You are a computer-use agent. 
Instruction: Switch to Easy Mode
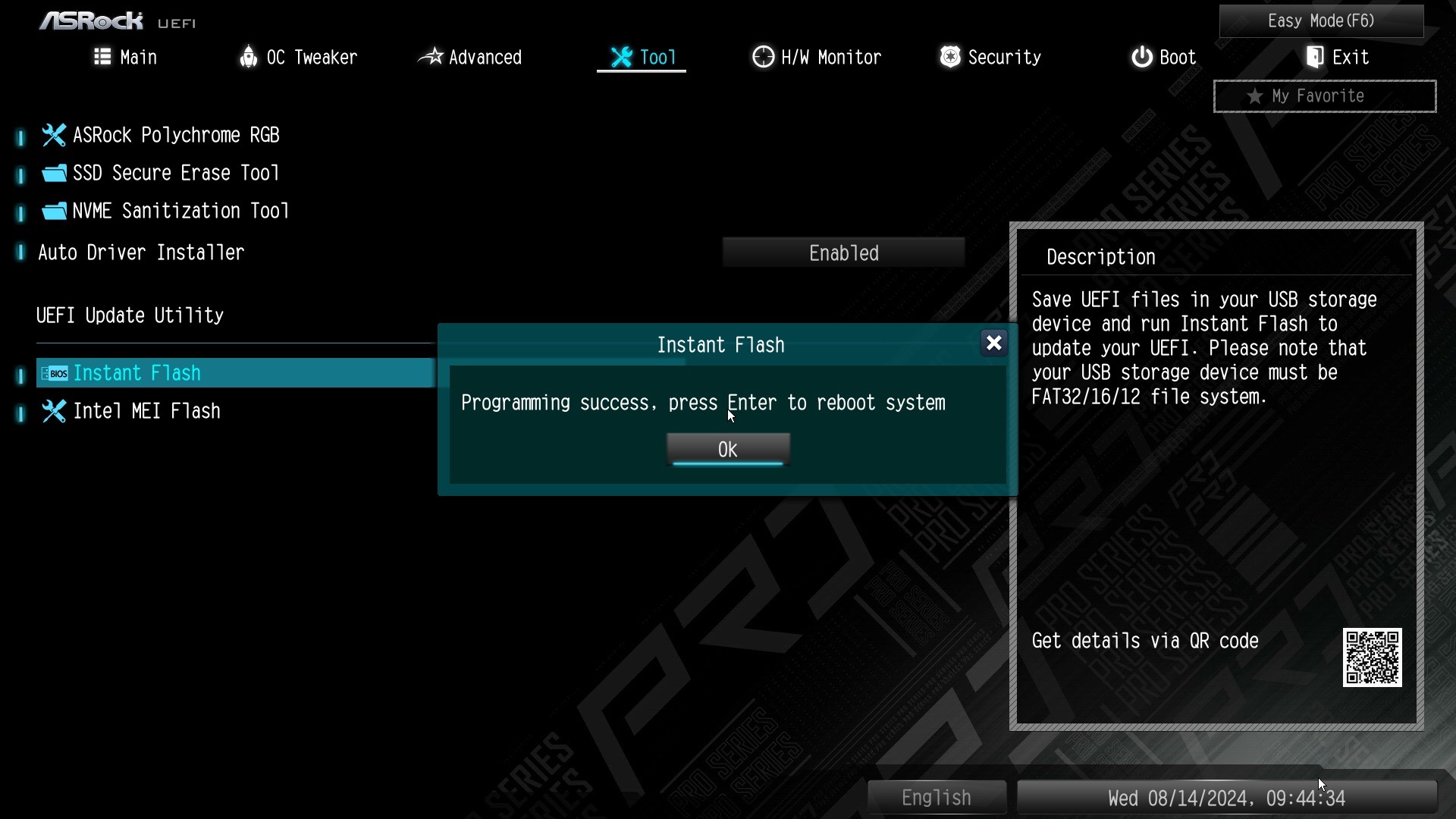1321,21
